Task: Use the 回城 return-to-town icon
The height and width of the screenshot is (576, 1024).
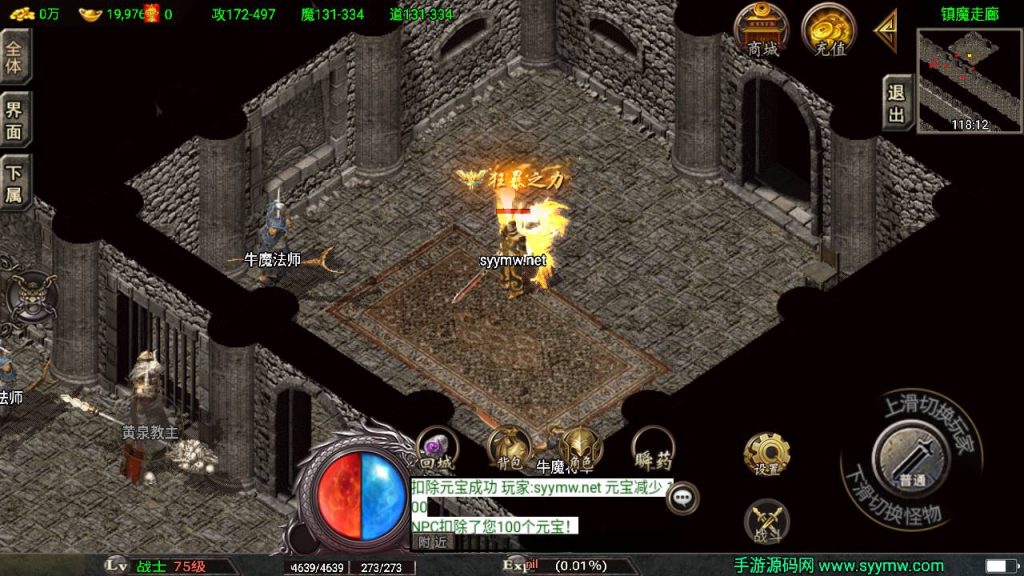Action: [436, 451]
